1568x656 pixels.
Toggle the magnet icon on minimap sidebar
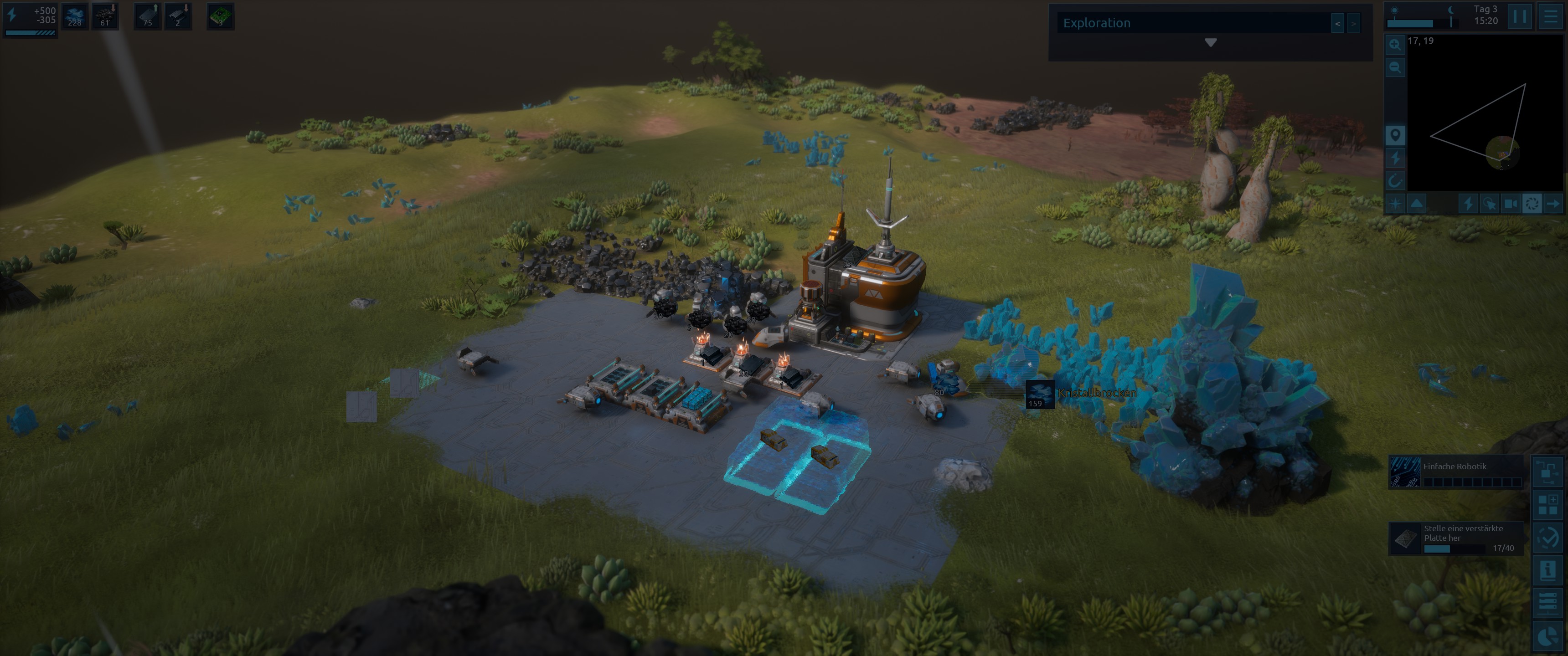[1394, 181]
